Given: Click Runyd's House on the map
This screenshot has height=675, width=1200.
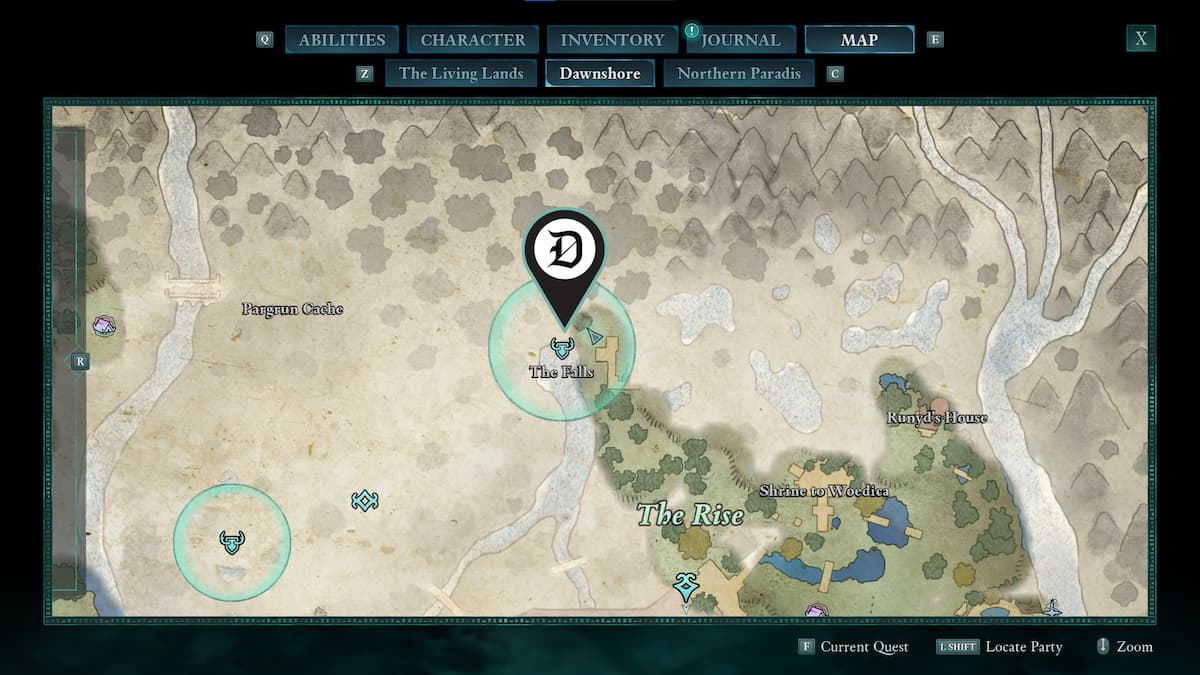Looking at the screenshot, I should click(x=937, y=418).
